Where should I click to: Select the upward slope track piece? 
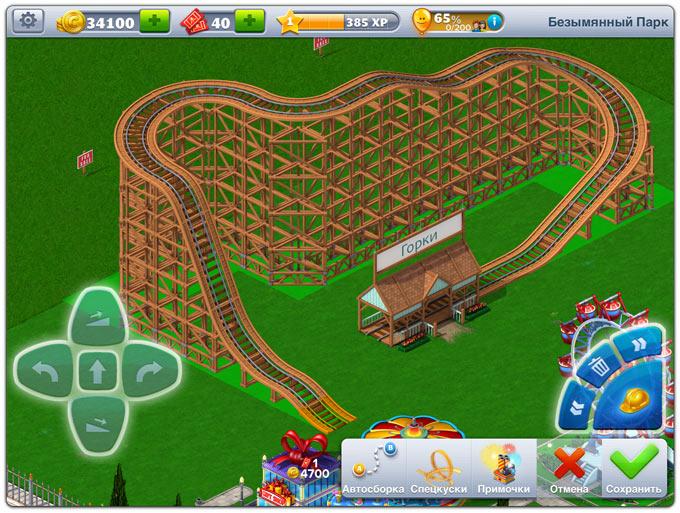[97, 316]
